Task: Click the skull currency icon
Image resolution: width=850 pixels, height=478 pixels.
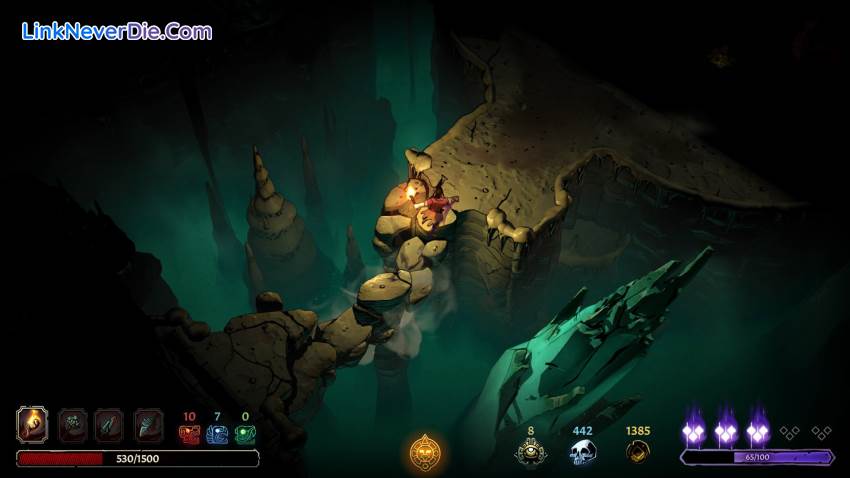Action: (583, 452)
